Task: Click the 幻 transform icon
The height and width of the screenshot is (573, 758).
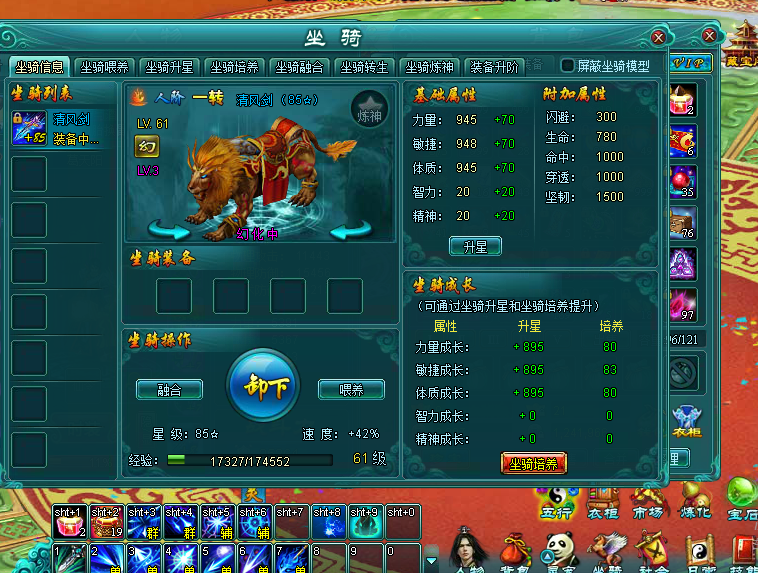Action: [146, 147]
